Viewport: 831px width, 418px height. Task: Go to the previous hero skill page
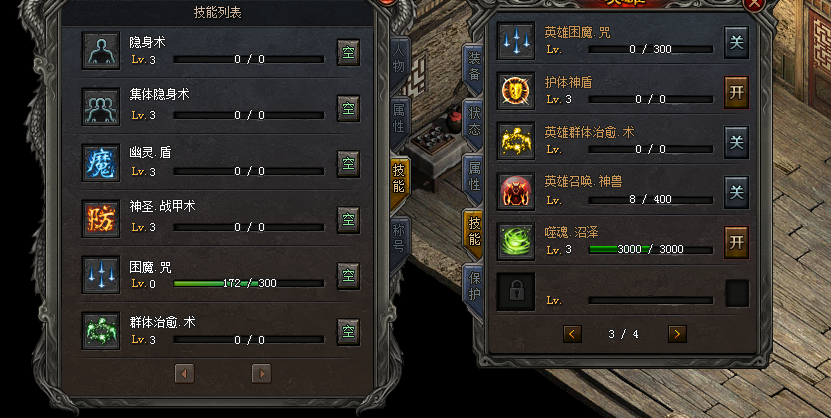(x=572, y=333)
